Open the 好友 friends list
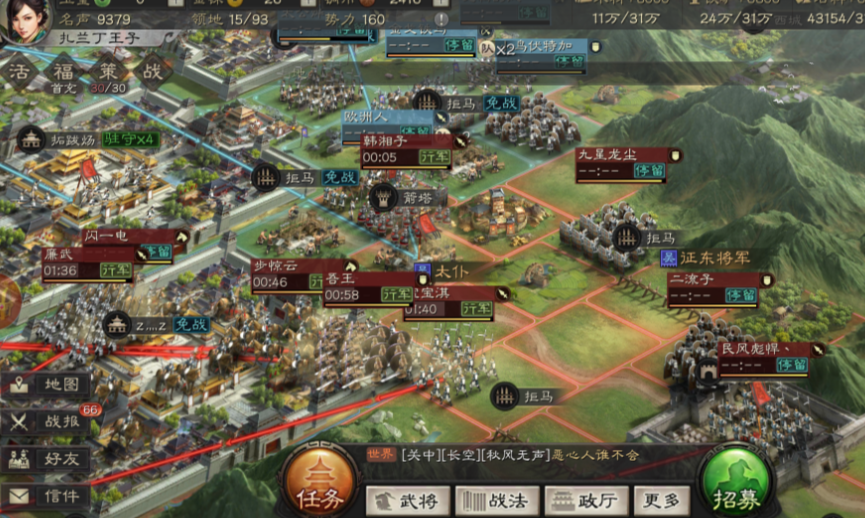 coord(47,459)
